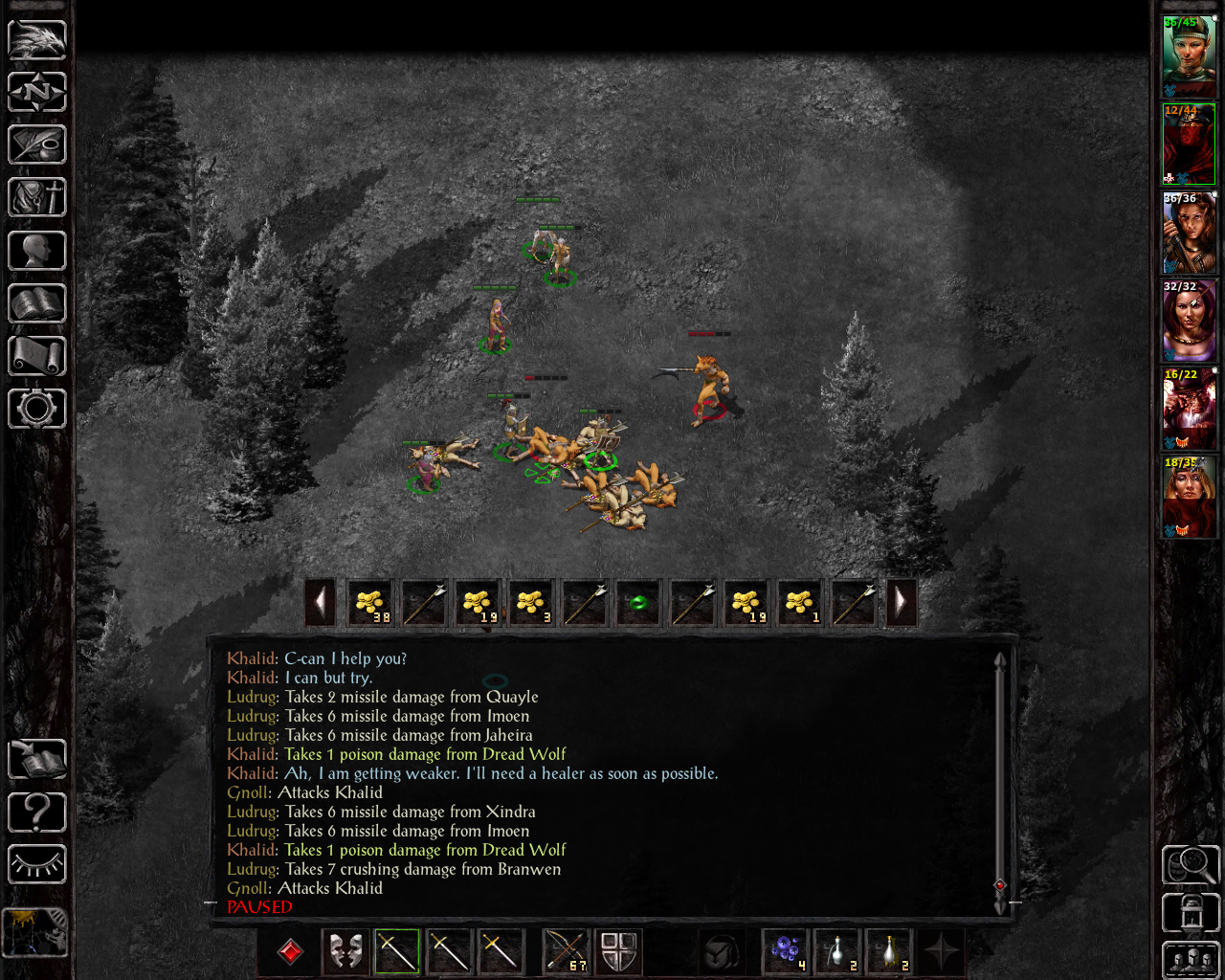Equip the bow with 67 arrows
1225x980 pixels.
click(566, 951)
